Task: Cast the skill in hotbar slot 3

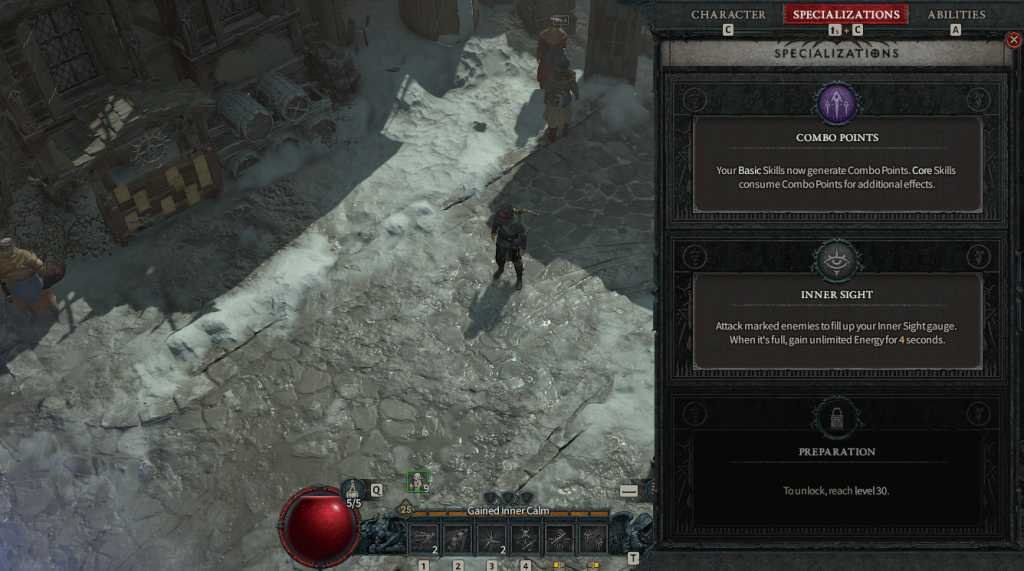Action: [x=492, y=539]
